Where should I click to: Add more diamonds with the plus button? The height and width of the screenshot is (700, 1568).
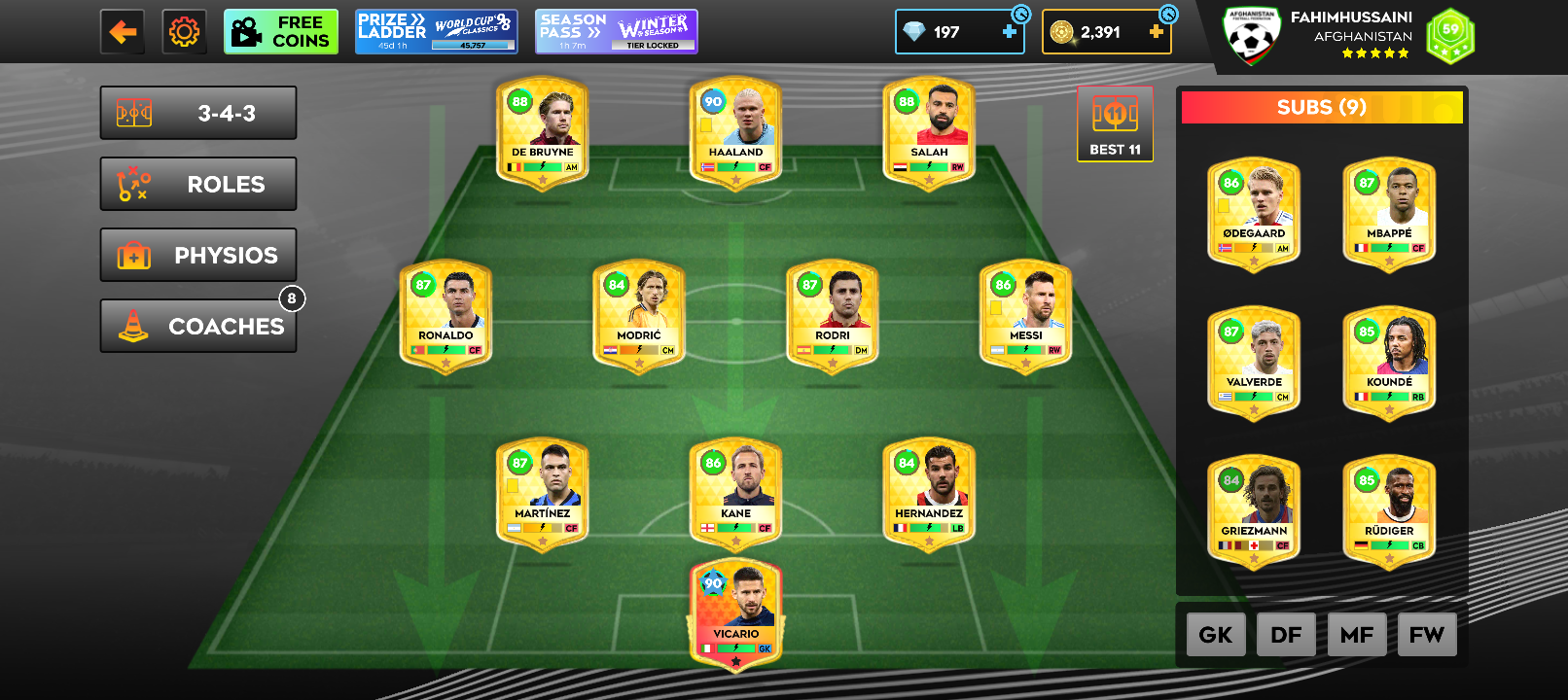tap(1010, 32)
